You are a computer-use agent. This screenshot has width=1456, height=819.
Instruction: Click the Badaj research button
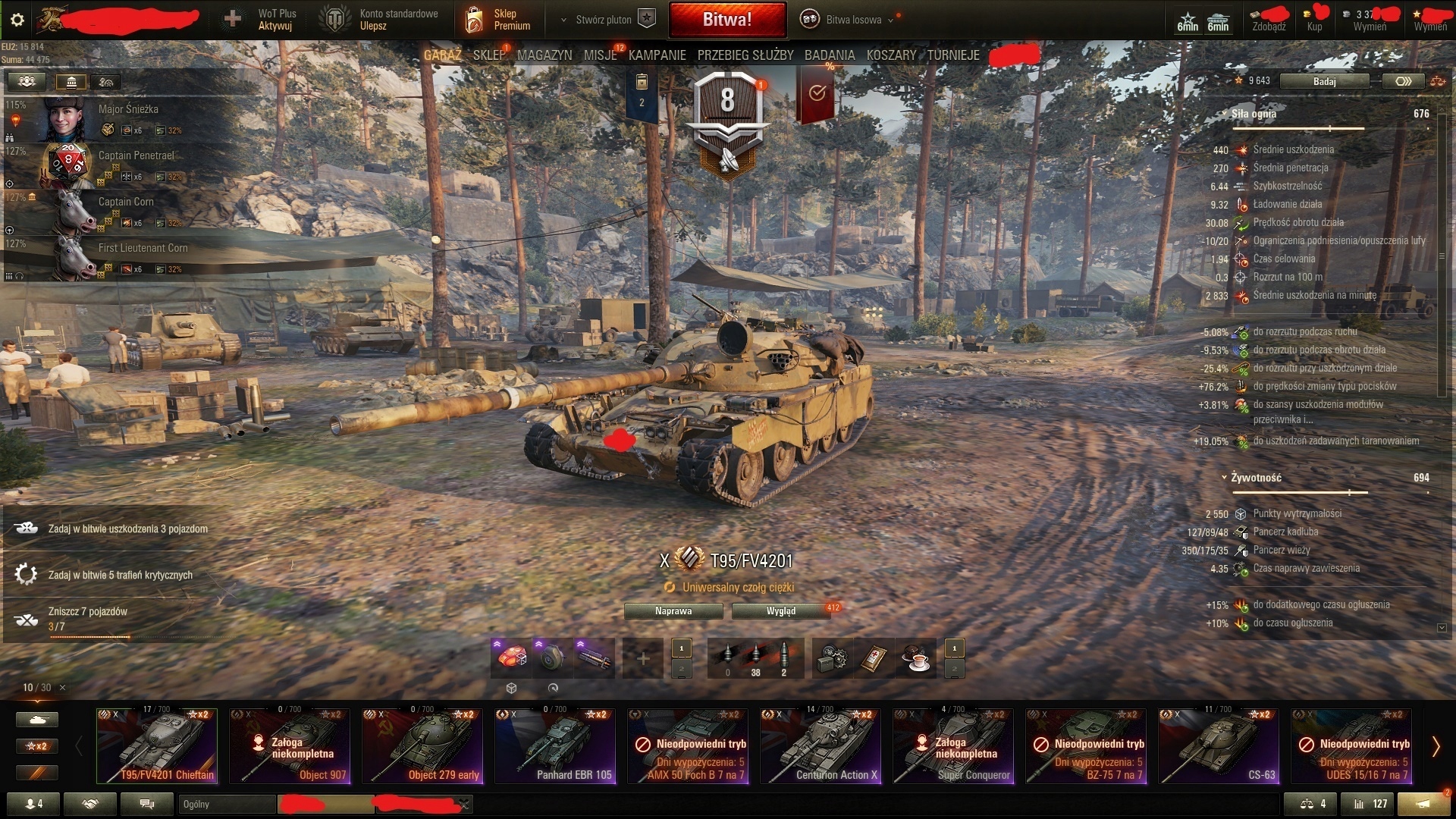click(1324, 81)
